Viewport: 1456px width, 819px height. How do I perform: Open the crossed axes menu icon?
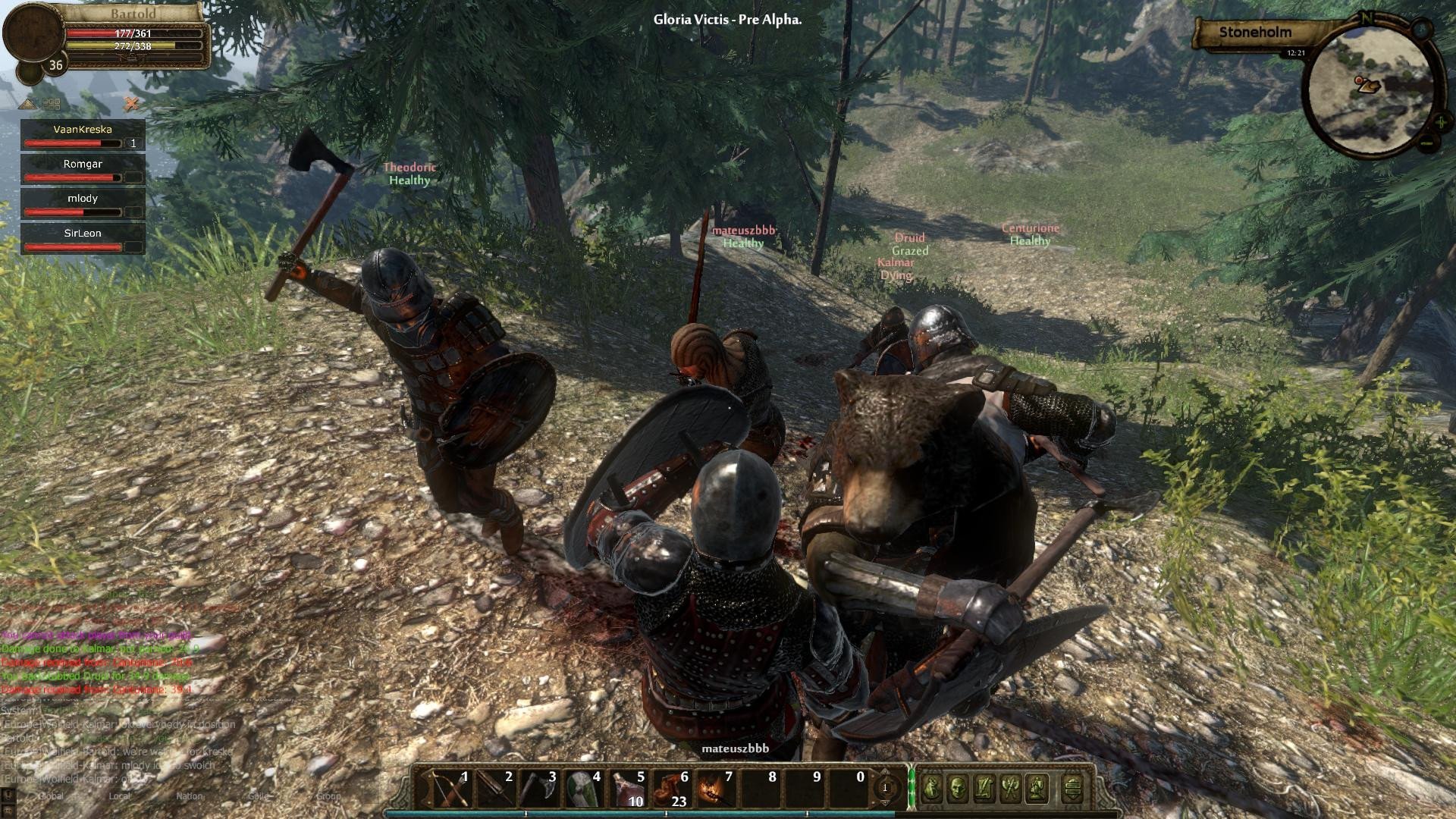(1009, 789)
